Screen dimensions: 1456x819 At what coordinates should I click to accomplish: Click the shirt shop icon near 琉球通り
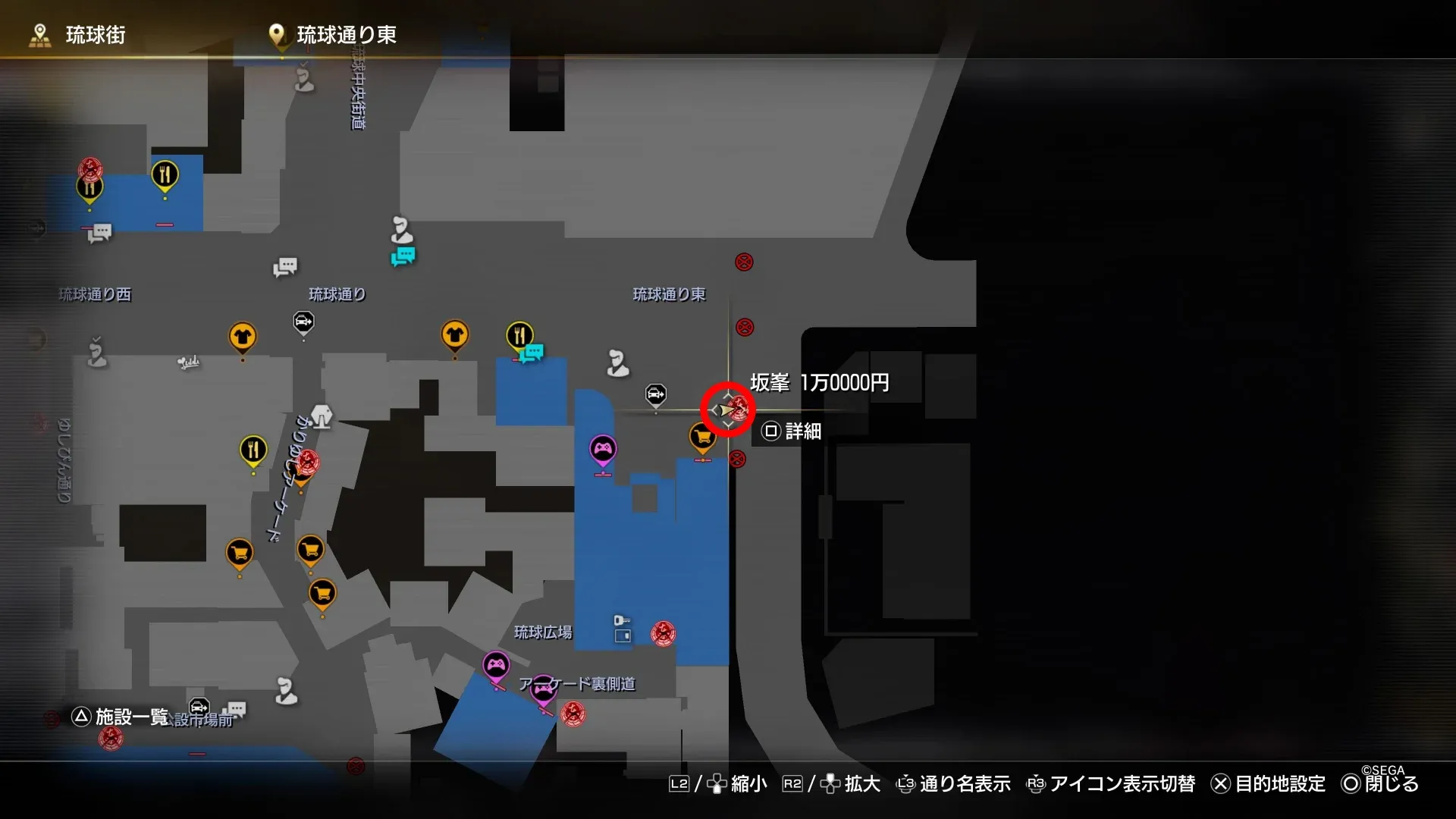click(456, 334)
